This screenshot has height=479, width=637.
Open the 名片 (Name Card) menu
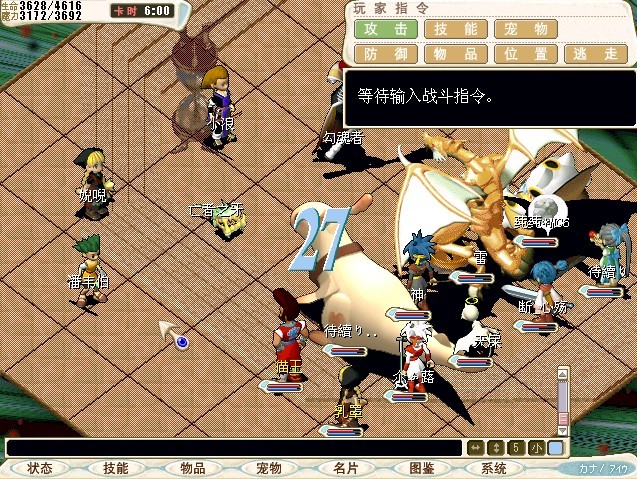point(344,468)
